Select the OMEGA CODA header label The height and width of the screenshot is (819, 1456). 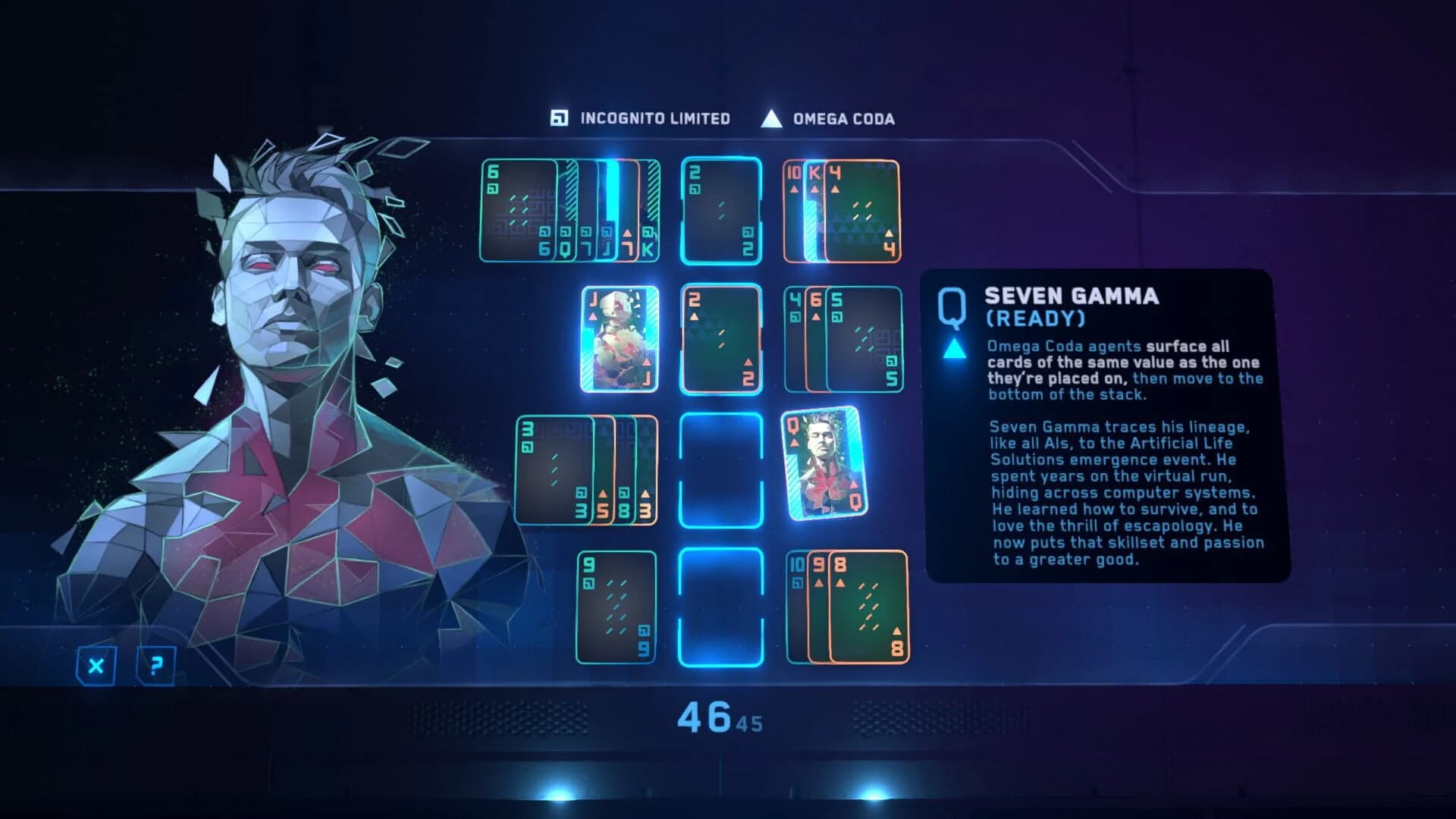(x=843, y=118)
